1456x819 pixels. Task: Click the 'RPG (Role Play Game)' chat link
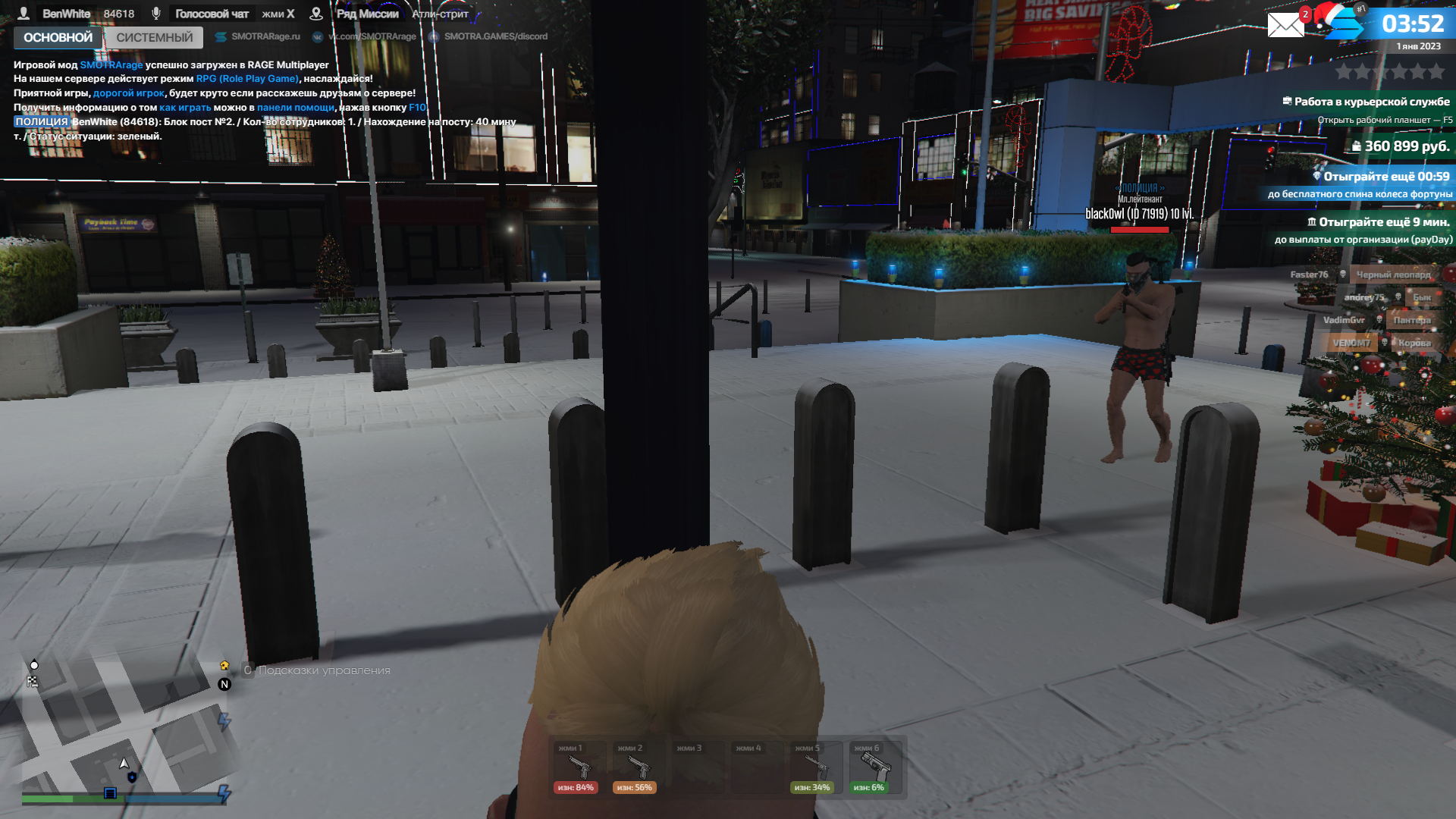247,79
